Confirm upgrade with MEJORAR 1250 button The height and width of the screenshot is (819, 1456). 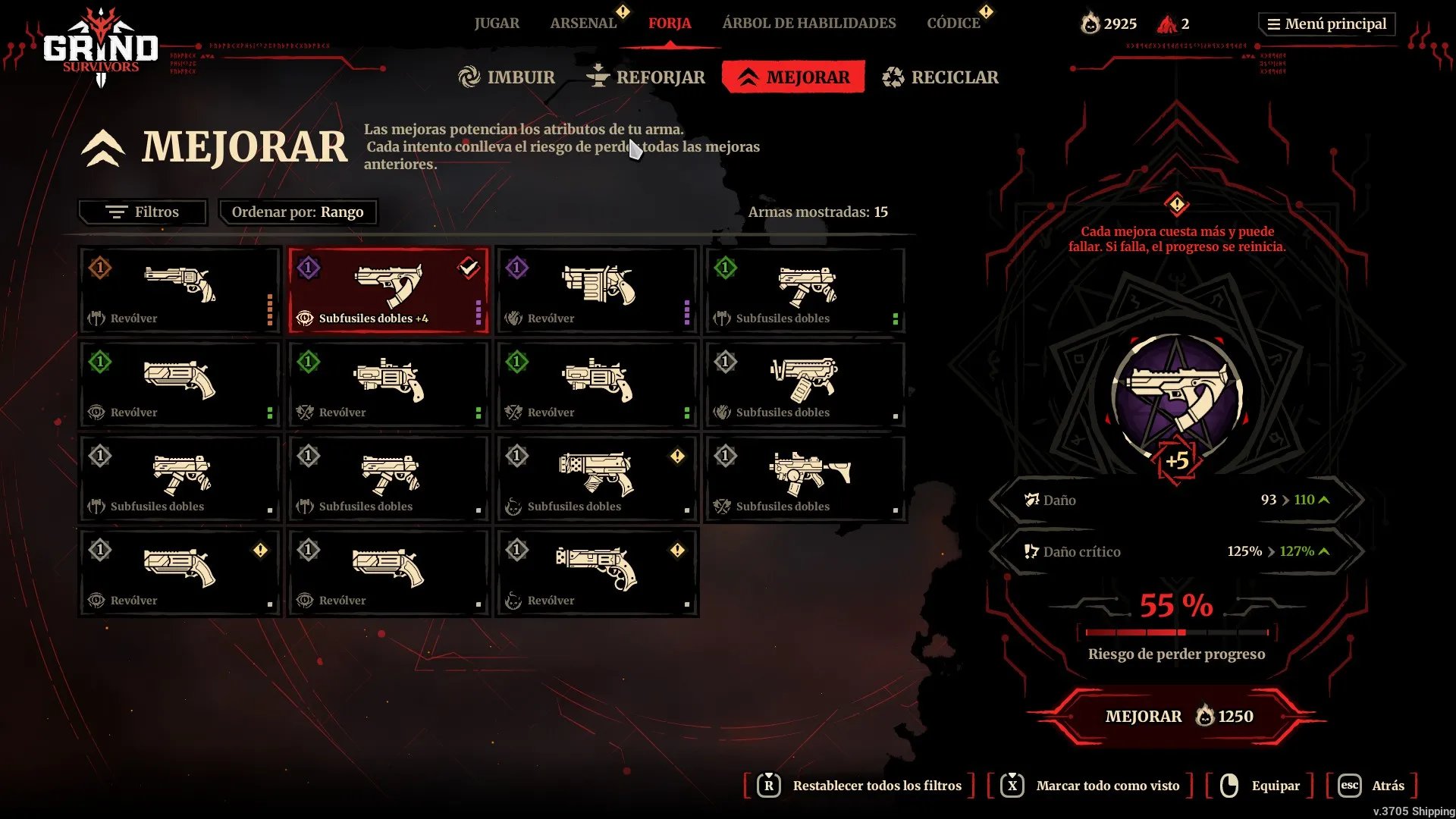click(x=1178, y=717)
